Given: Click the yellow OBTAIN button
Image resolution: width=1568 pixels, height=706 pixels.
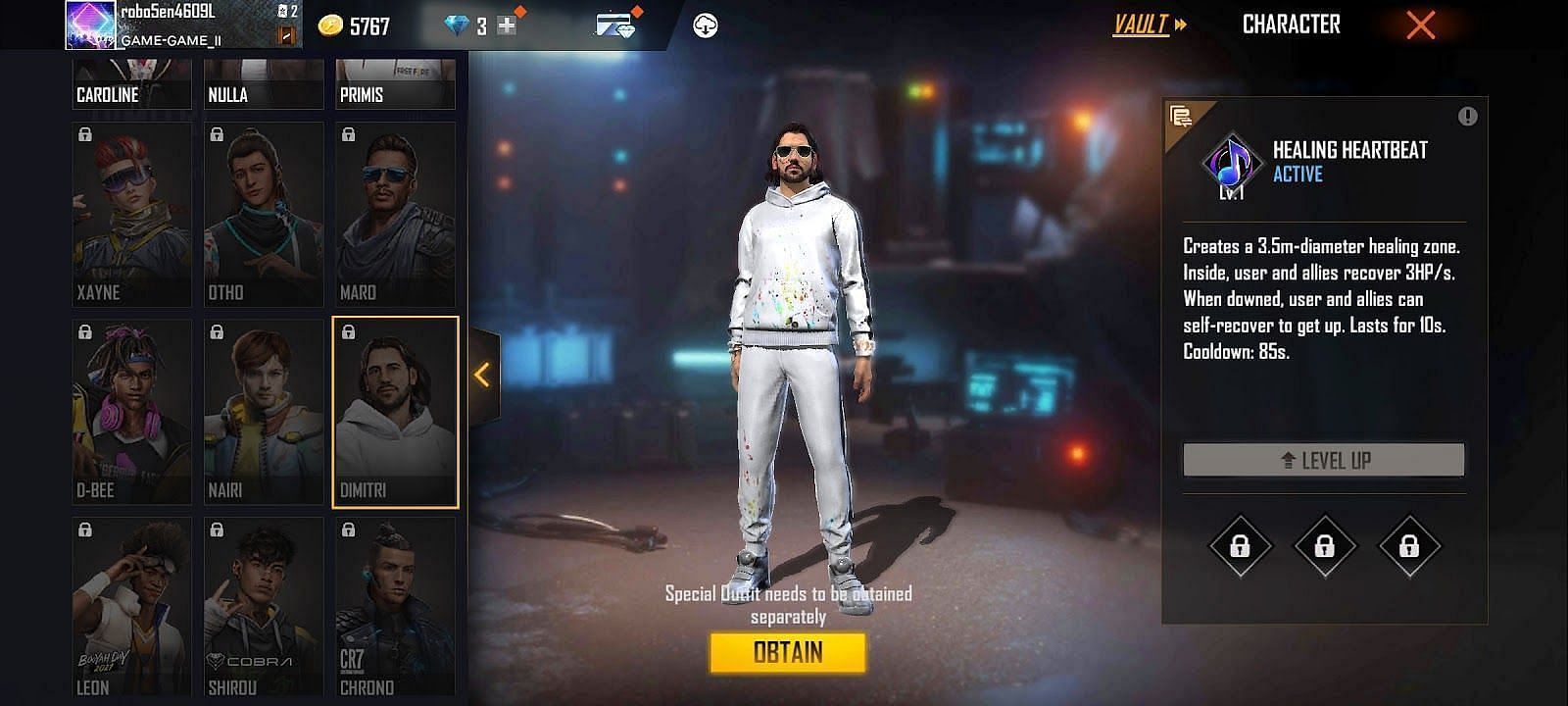Looking at the screenshot, I should [788, 652].
